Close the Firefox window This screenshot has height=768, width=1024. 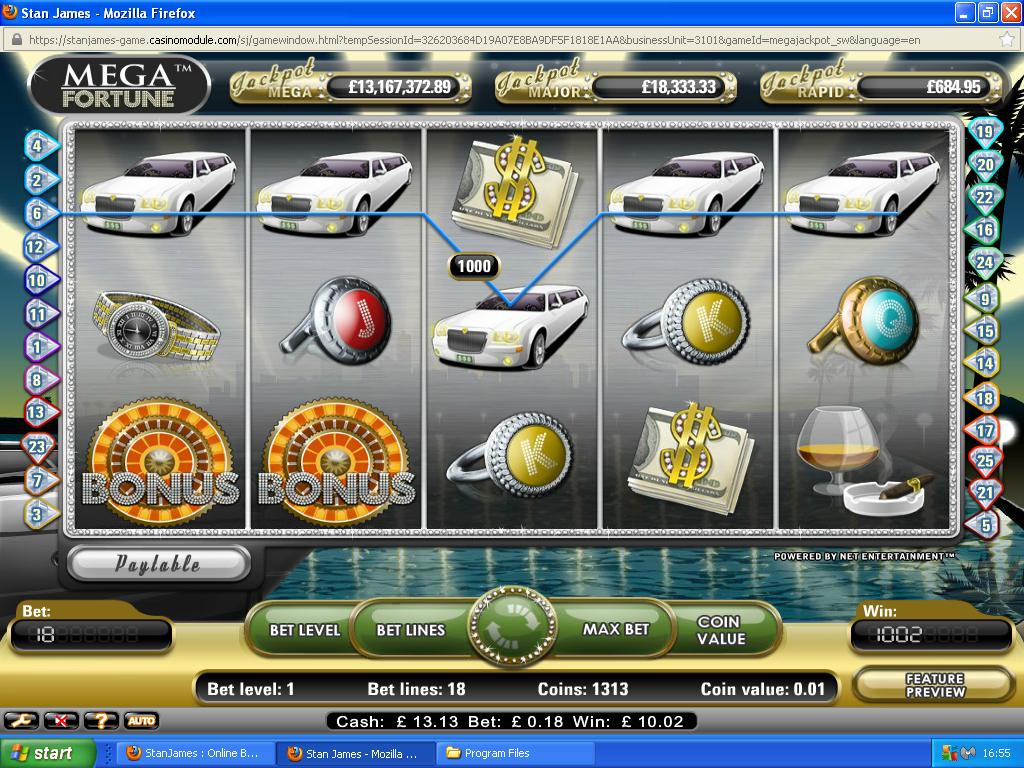point(1008,13)
